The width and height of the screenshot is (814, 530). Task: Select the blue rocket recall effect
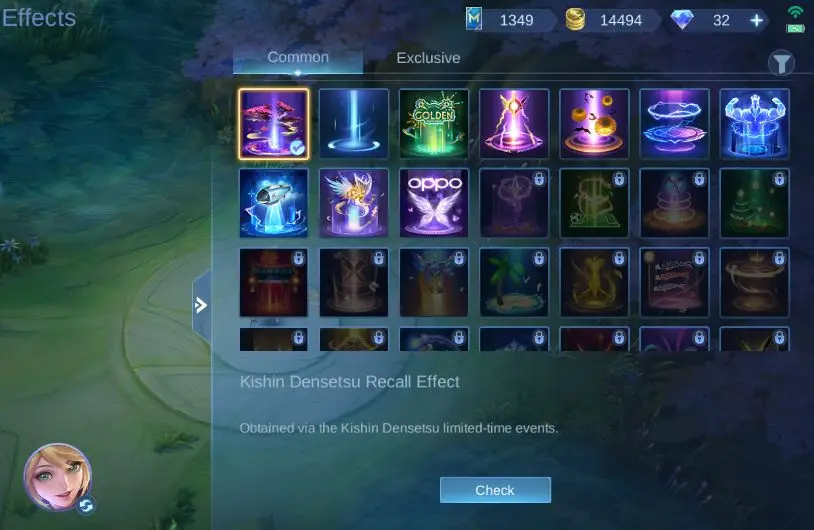274,203
